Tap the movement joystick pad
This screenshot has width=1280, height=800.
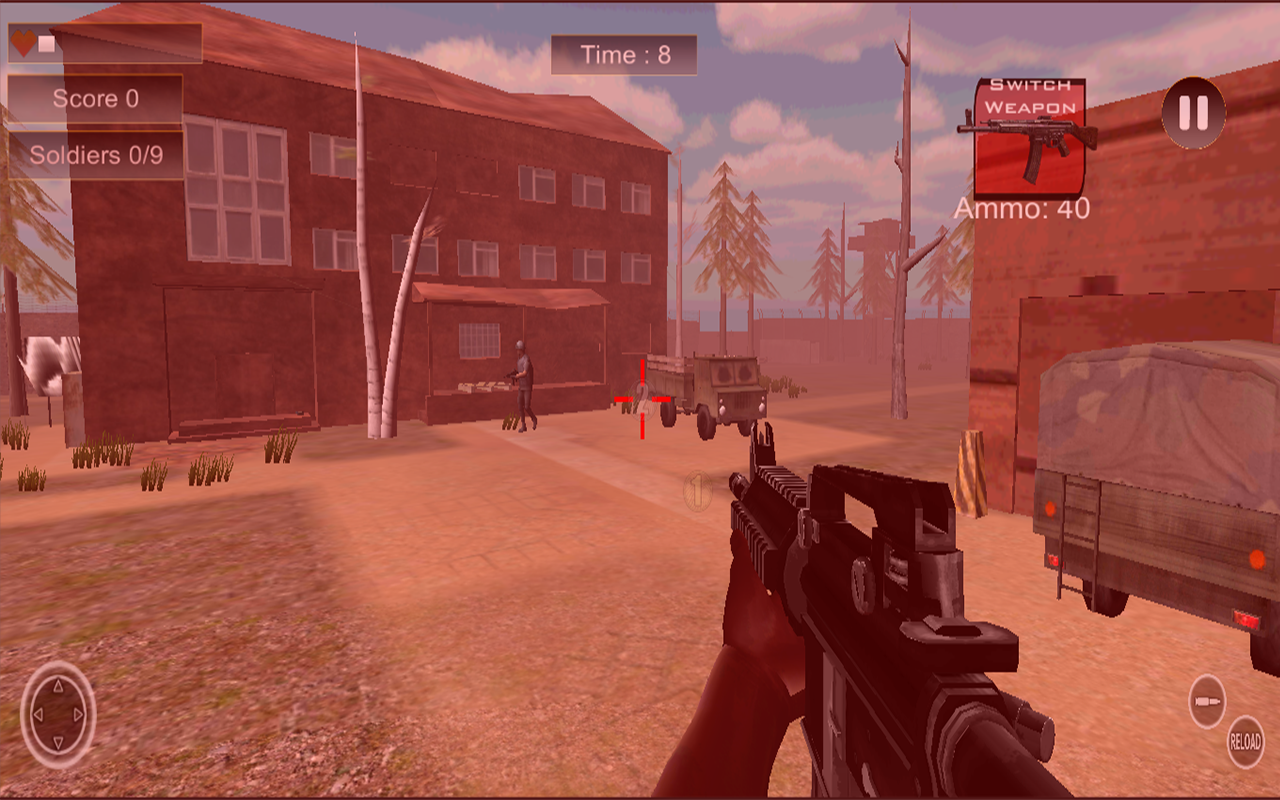point(58,715)
